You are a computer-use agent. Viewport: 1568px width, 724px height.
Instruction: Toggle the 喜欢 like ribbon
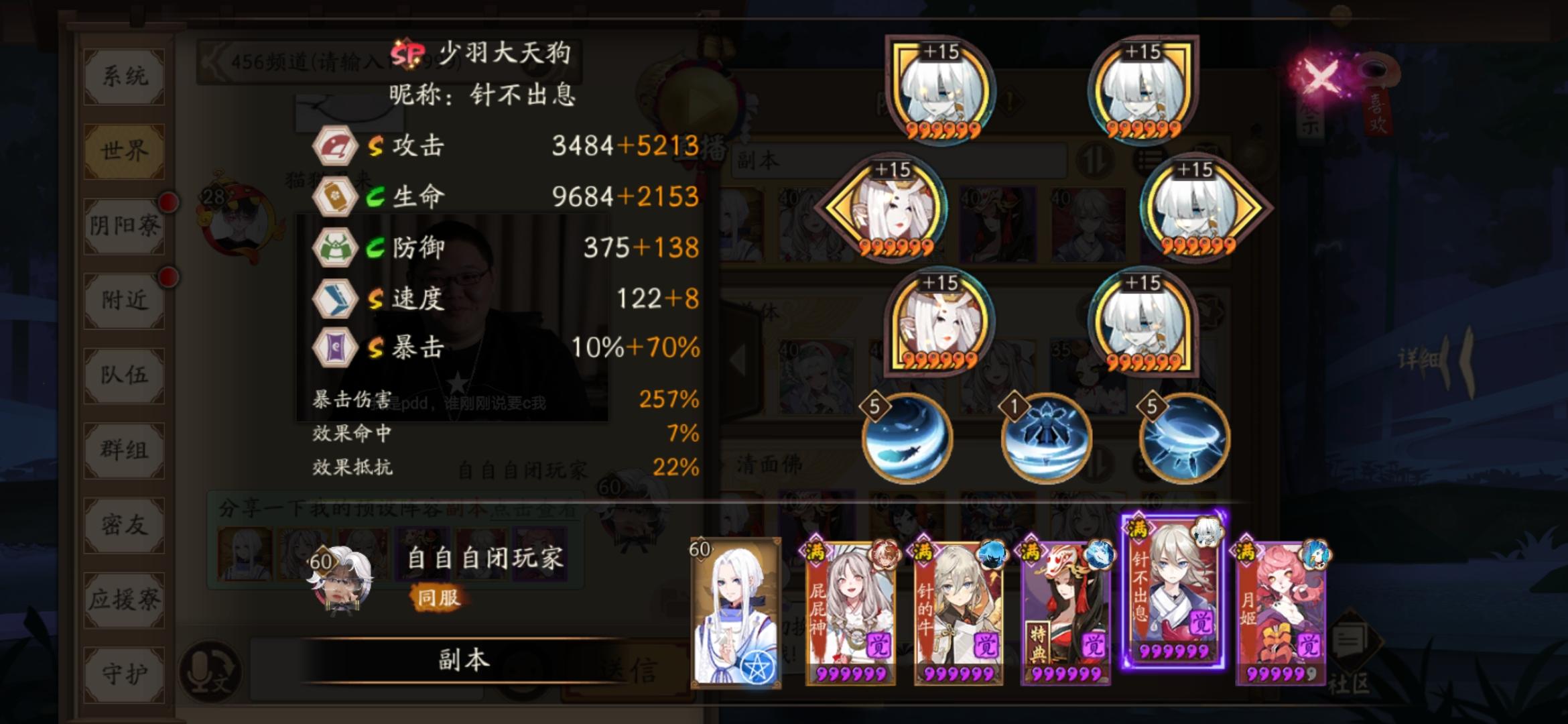pos(1379,115)
